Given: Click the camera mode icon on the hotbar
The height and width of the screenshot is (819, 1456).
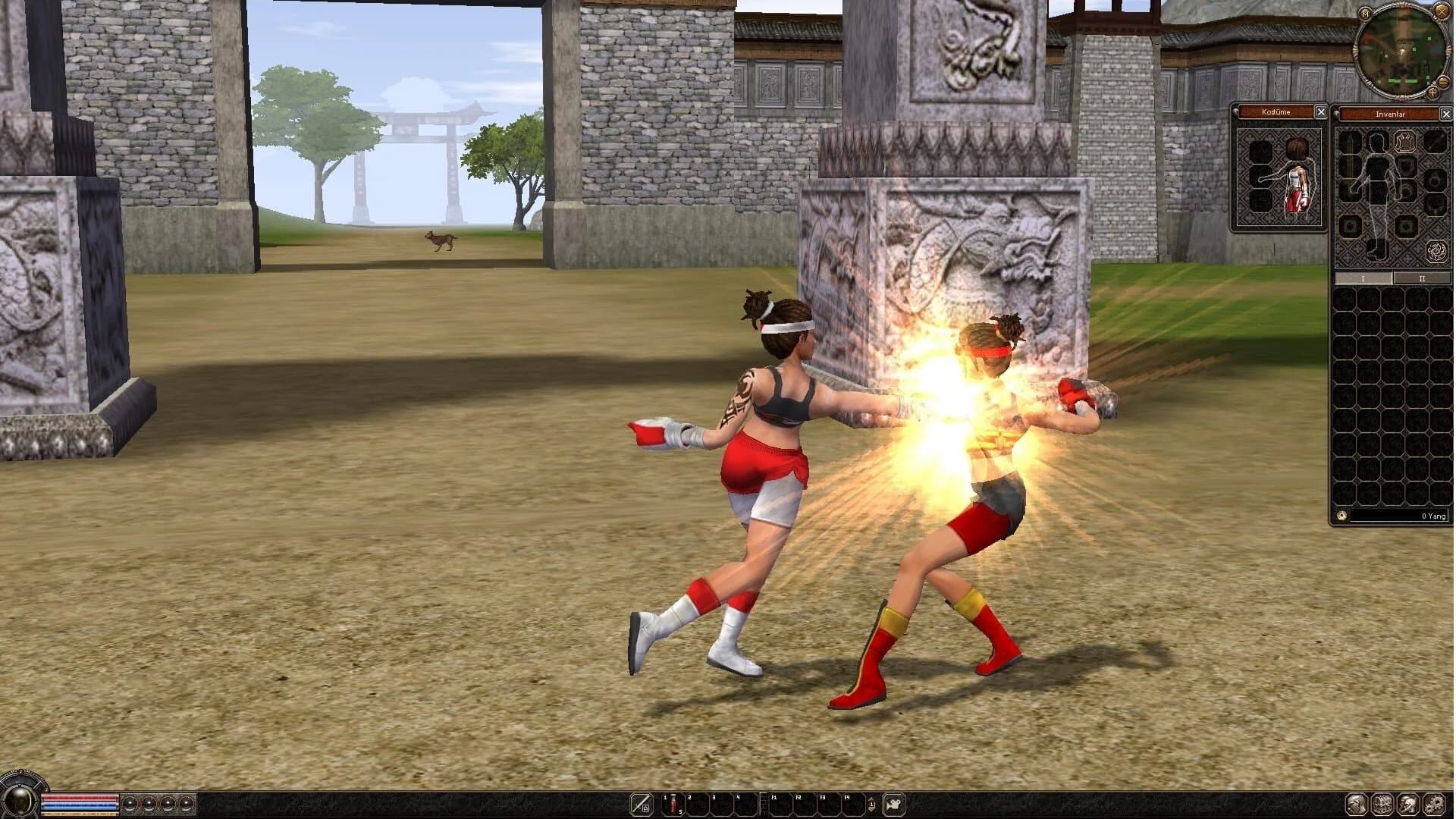Looking at the screenshot, I should [x=894, y=804].
